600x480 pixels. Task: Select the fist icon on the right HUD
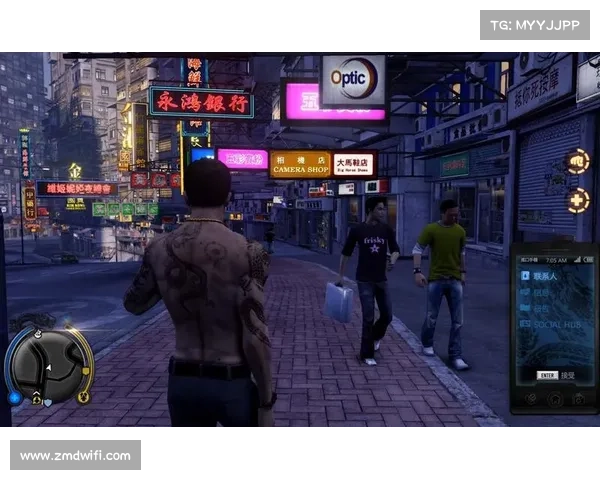point(578,161)
